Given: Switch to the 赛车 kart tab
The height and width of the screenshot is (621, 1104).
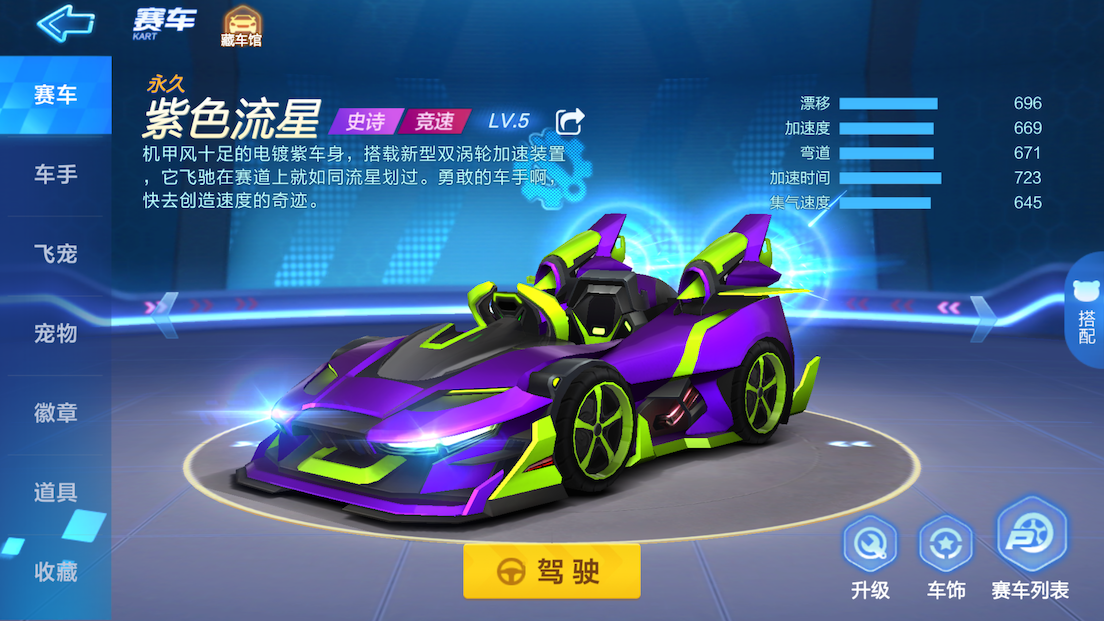Looking at the screenshot, I should (x=55, y=95).
